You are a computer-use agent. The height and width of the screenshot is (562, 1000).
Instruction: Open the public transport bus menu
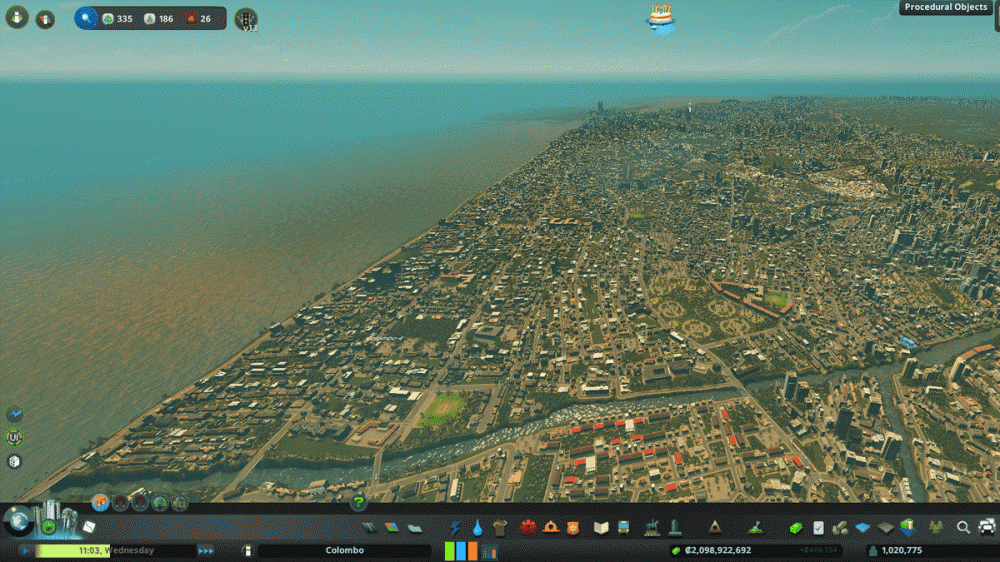tap(623, 527)
